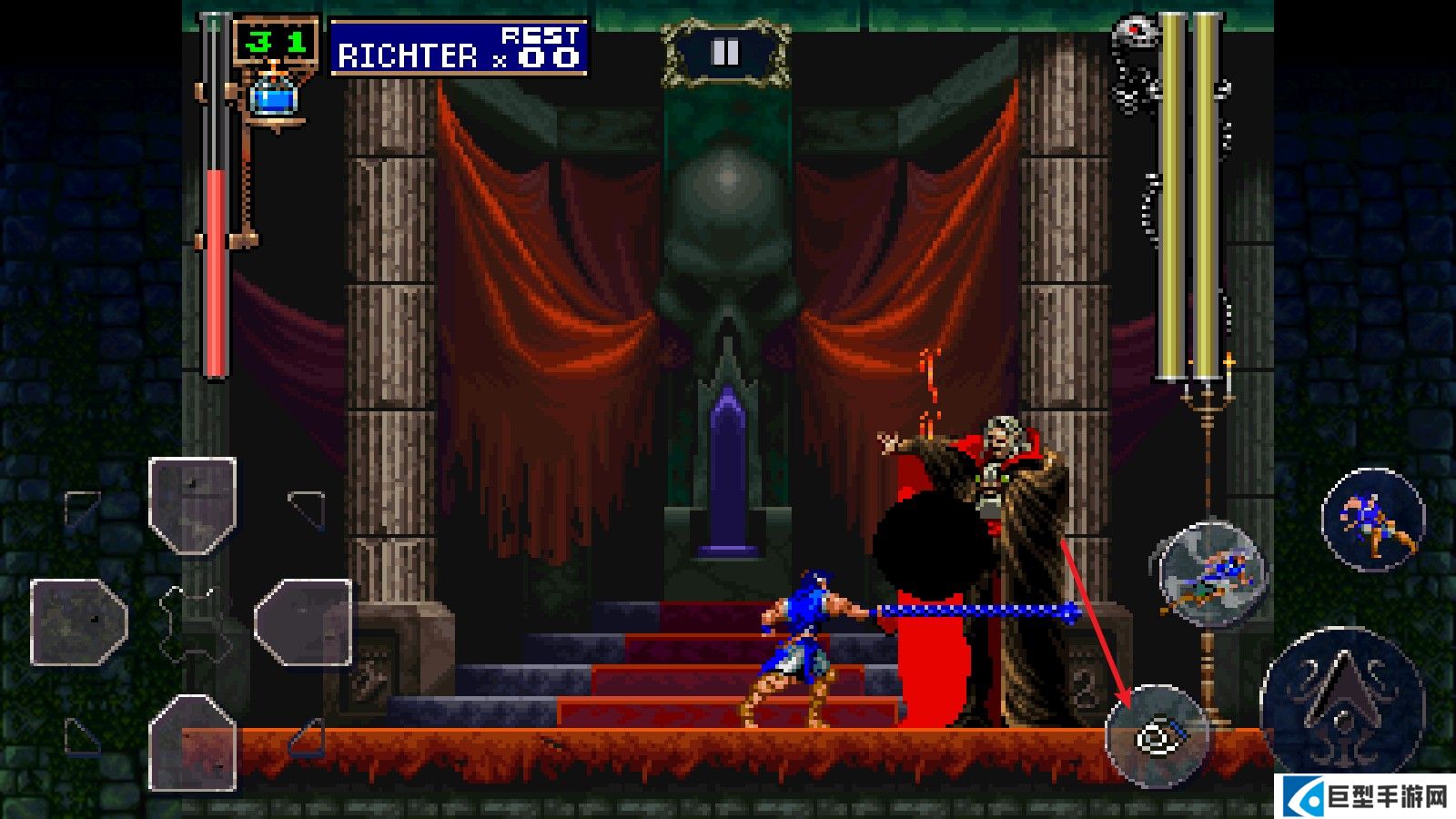Screen dimensions: 1456x819
Task: Tap the upper-right diagonal D-pad corner
Action: coord(308,508)
